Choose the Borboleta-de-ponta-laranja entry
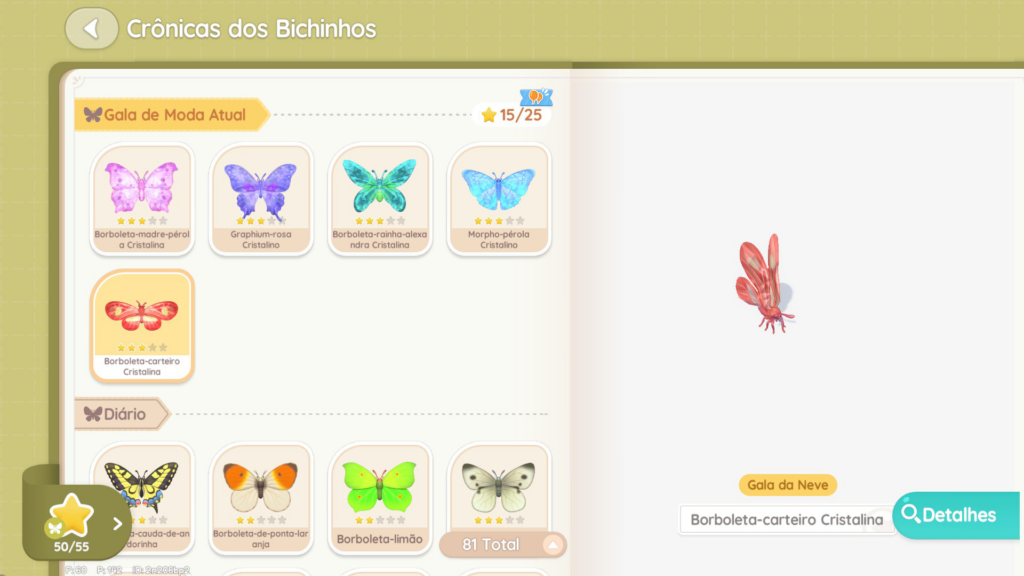The image size is (1024, 576). click(261, 495)
